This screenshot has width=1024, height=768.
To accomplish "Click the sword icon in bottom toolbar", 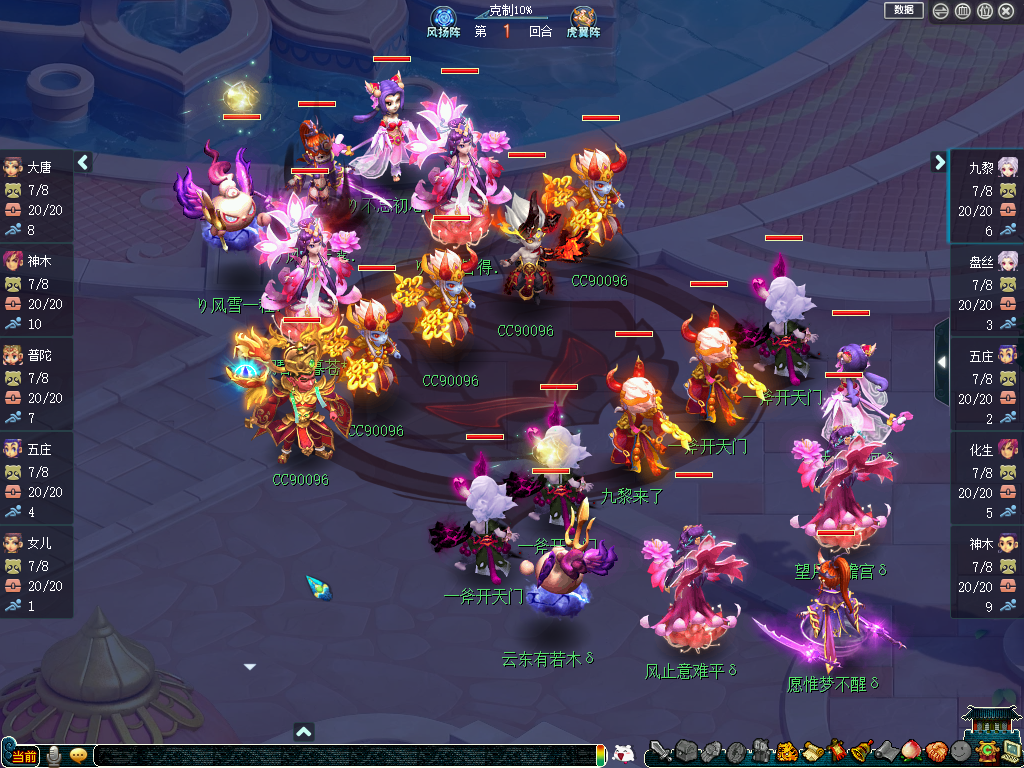I will (x=660, y=751).
